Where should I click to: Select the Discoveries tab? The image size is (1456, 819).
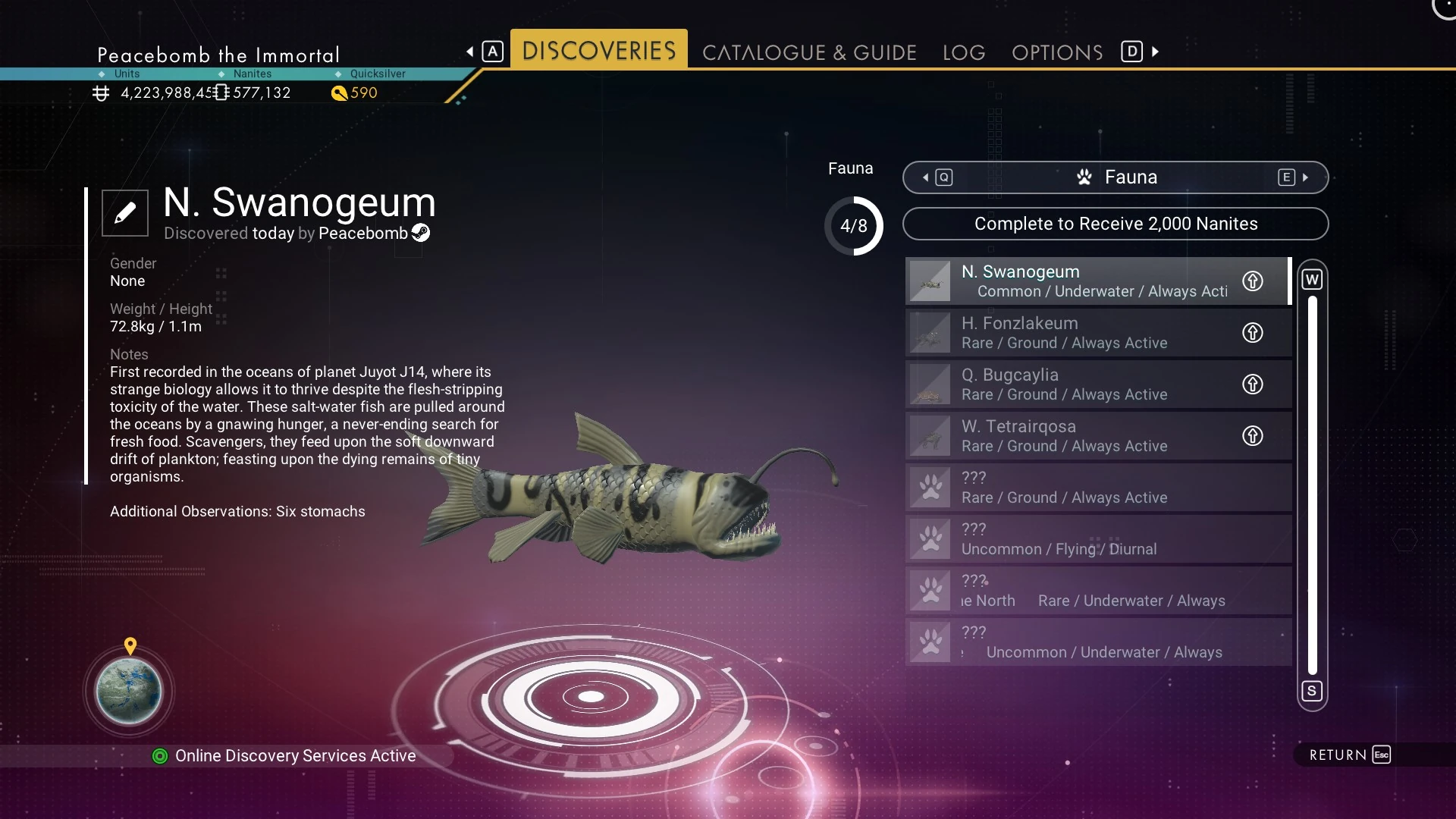[598, 50]
